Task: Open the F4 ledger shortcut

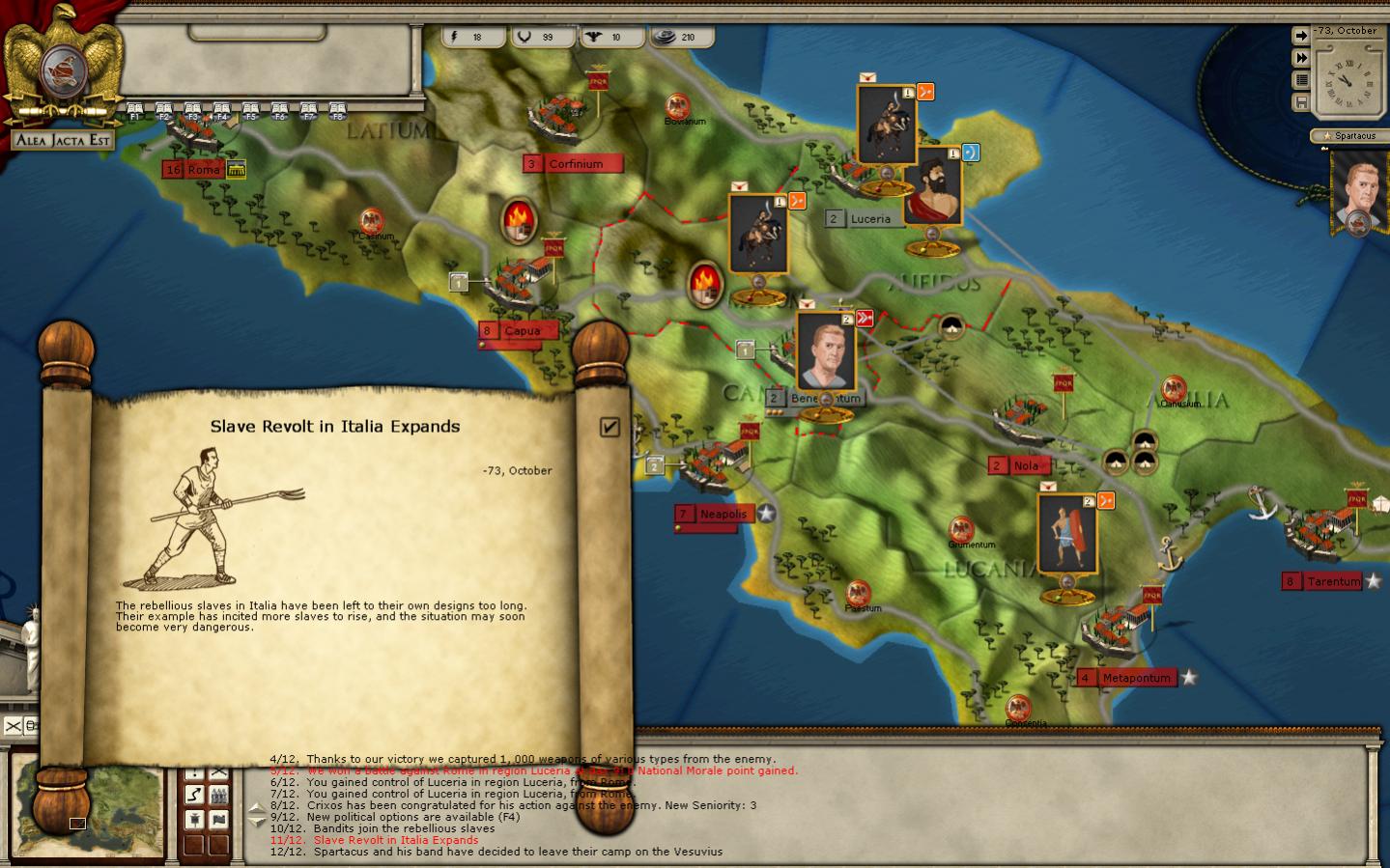Action: (x=221, y=111)
